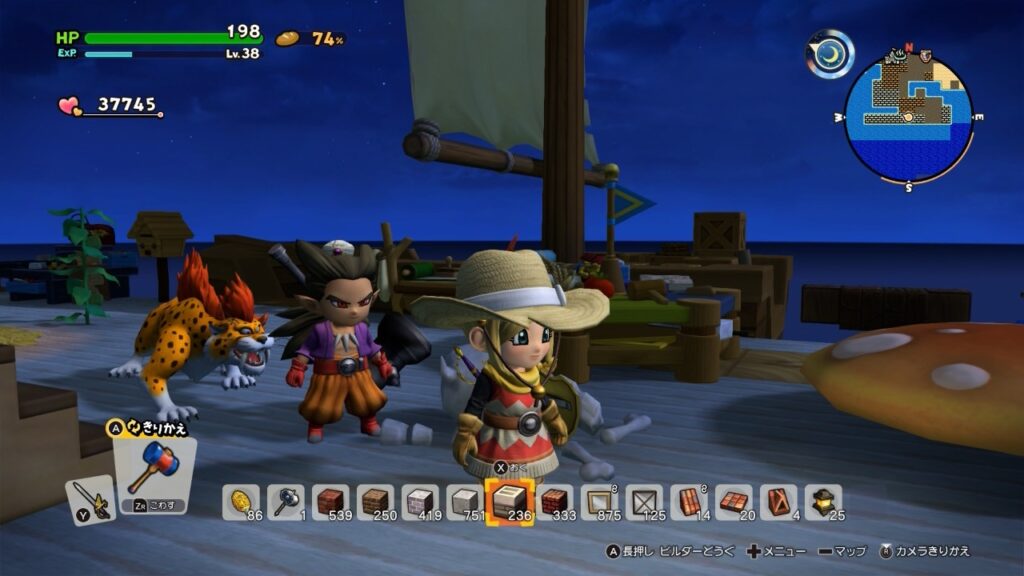Choose the red block stack of 539

(331, 501)
